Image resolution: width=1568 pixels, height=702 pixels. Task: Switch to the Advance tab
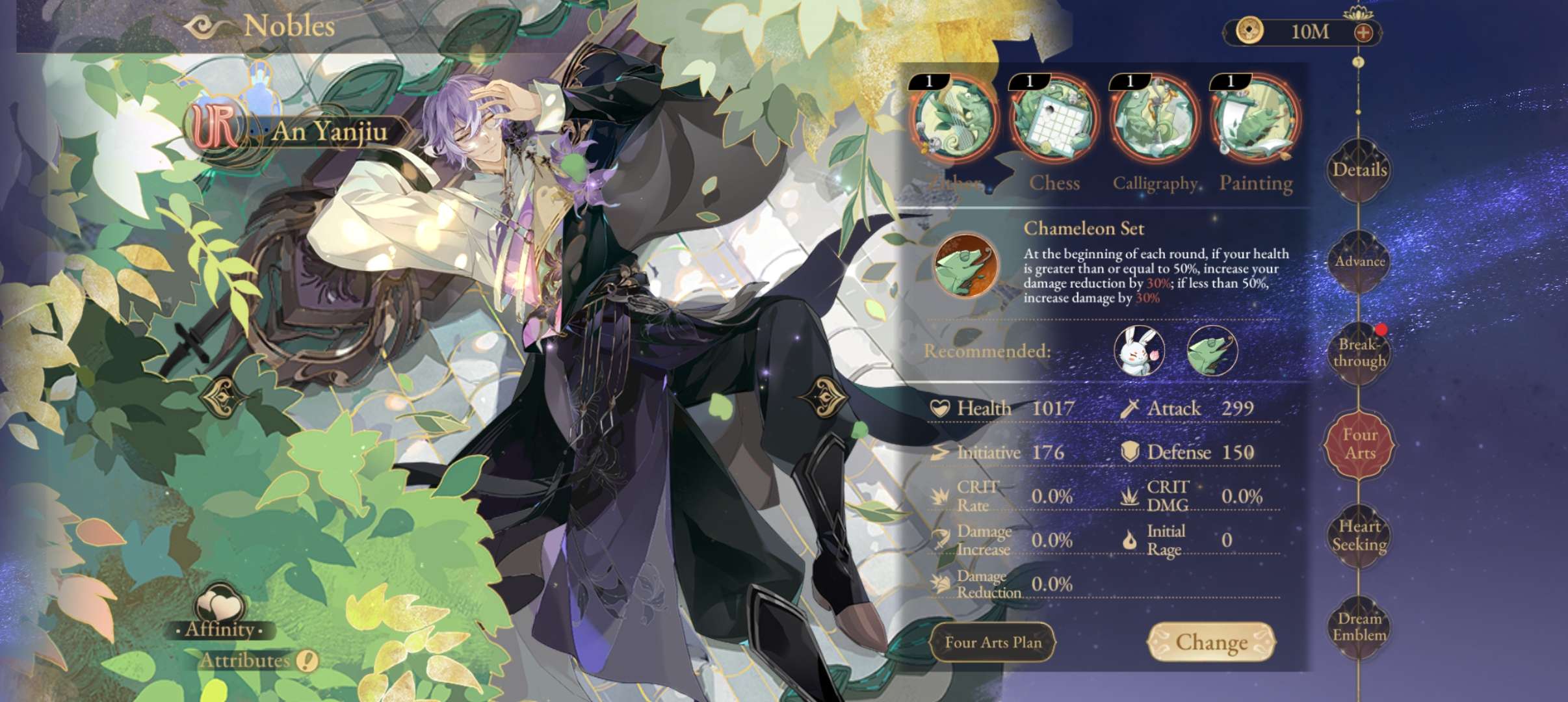[x=1359, y=261]
